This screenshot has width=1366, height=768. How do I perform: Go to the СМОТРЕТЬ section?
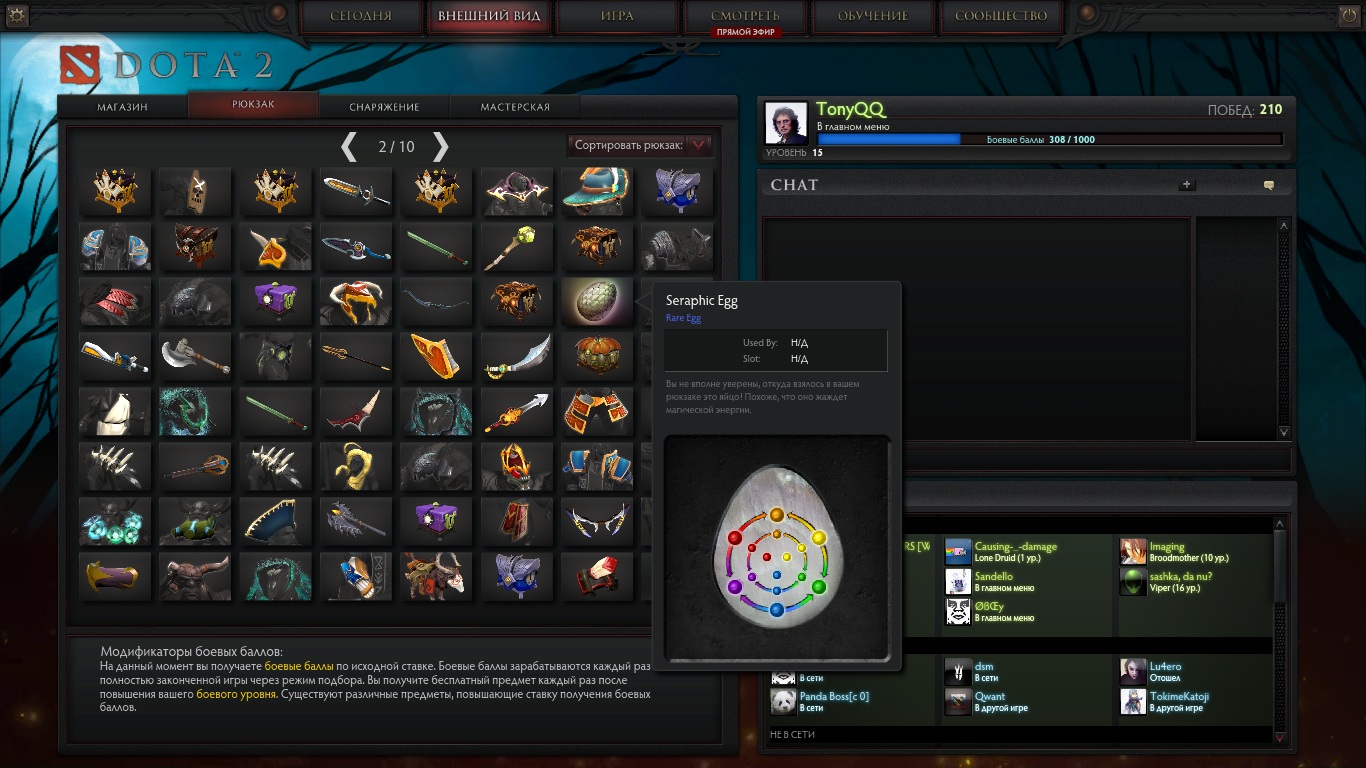coord(745,16)
